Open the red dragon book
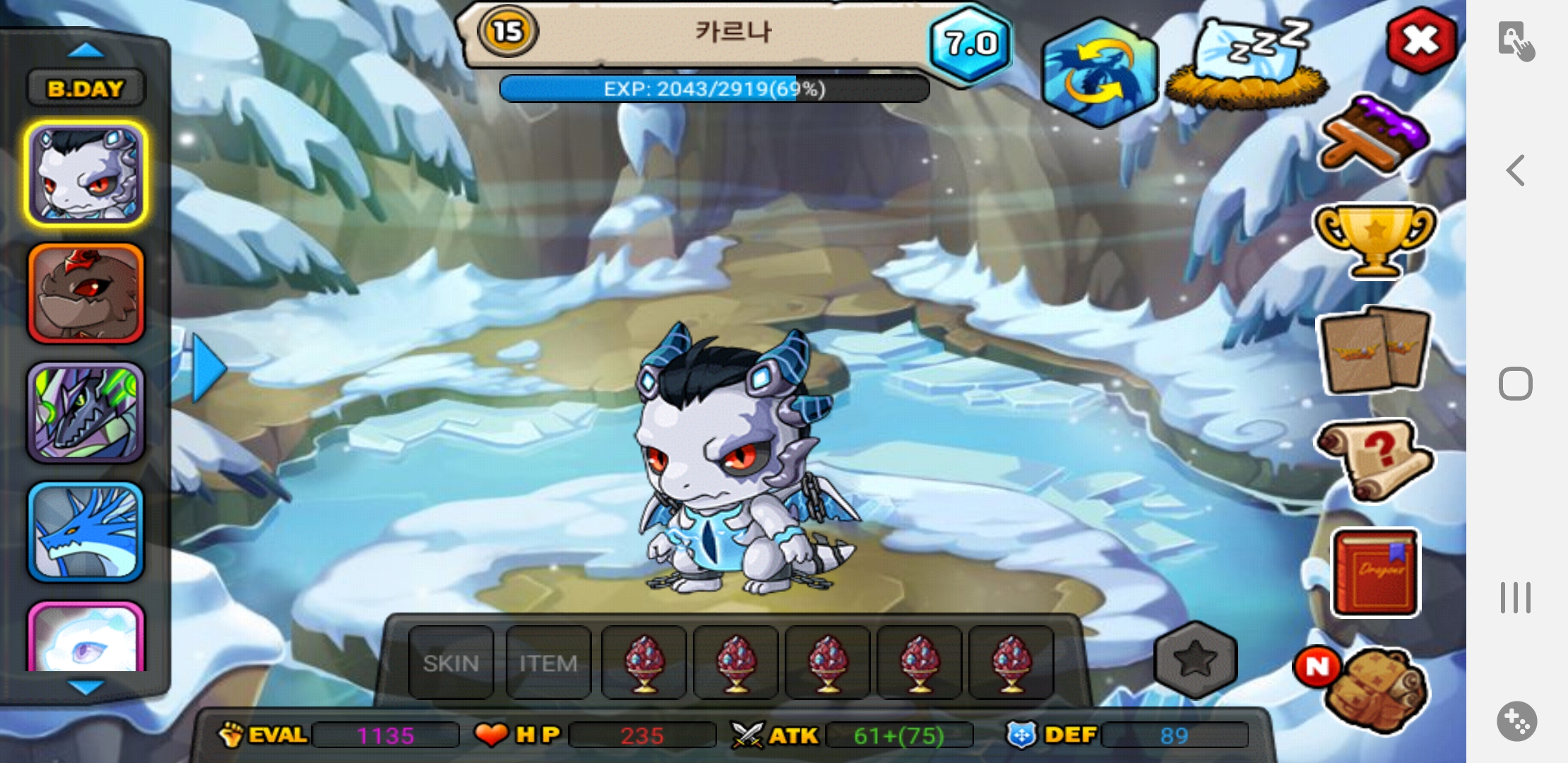Image resolution: width=1568 pixels, height=763 pixels. click(x=1374, y=572)
